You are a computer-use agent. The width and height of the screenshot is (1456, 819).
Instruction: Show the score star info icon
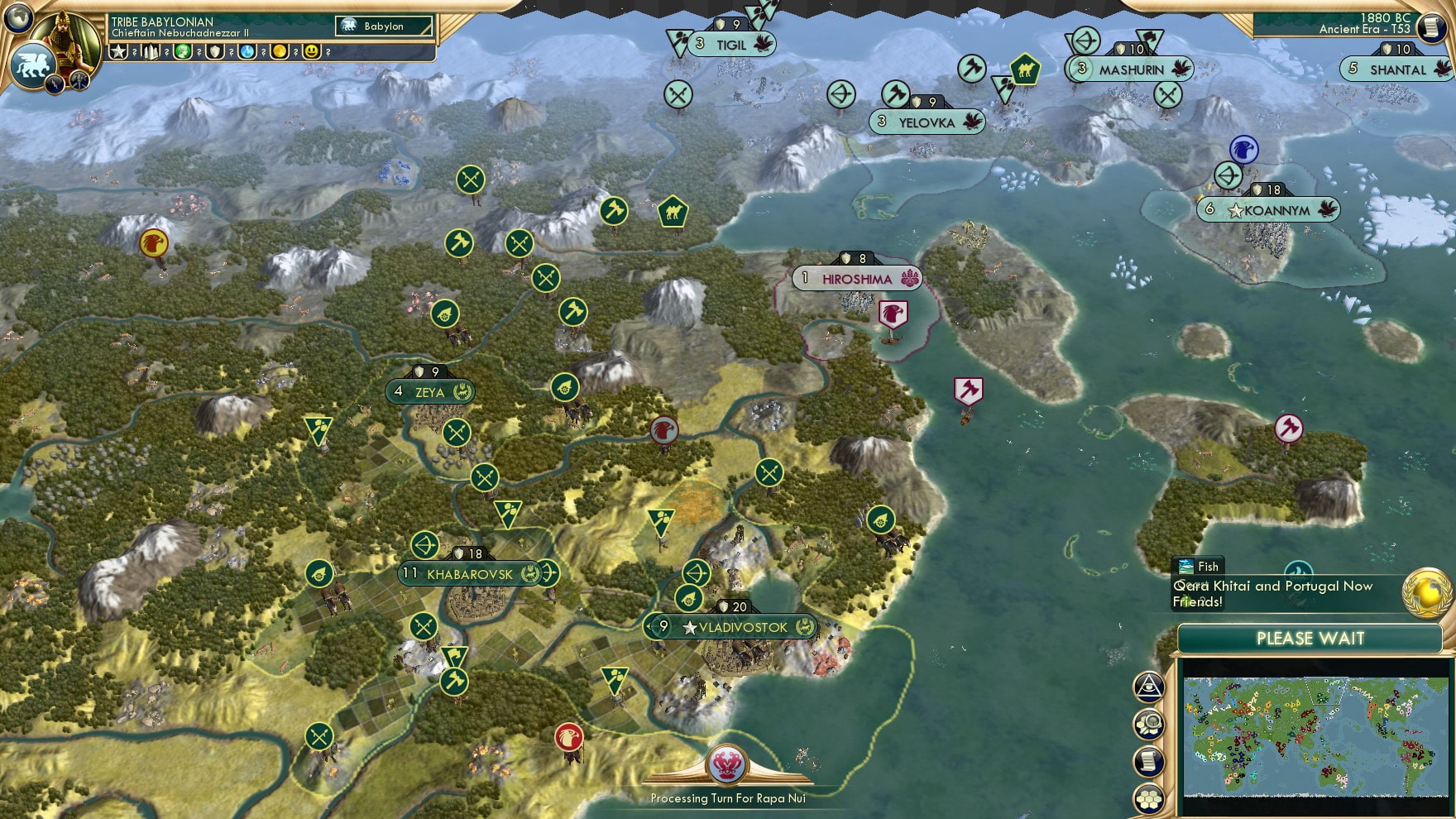click(118, 51)
